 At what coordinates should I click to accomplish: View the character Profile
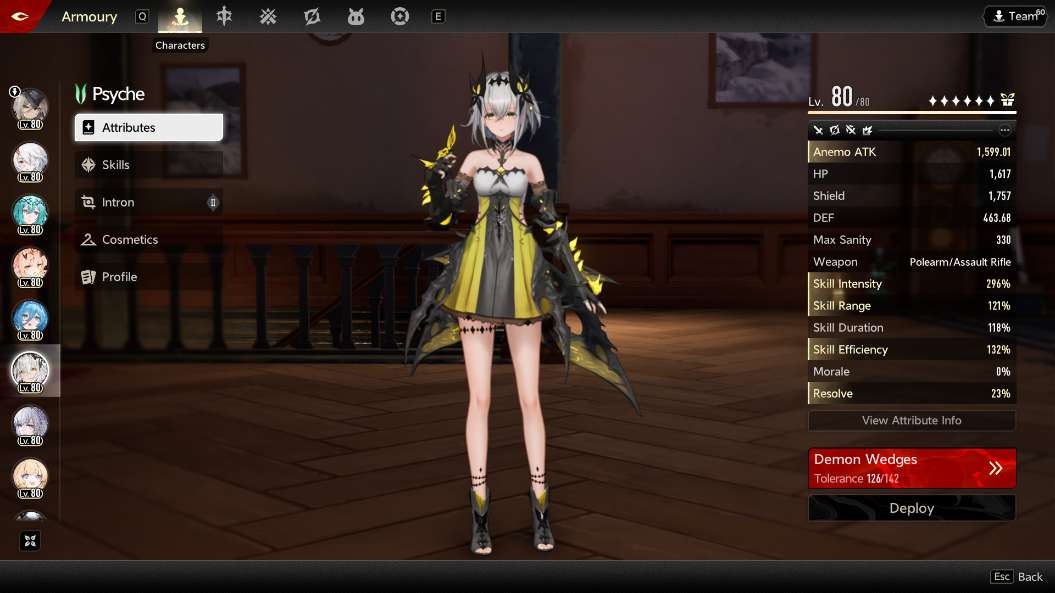point(148,277)
